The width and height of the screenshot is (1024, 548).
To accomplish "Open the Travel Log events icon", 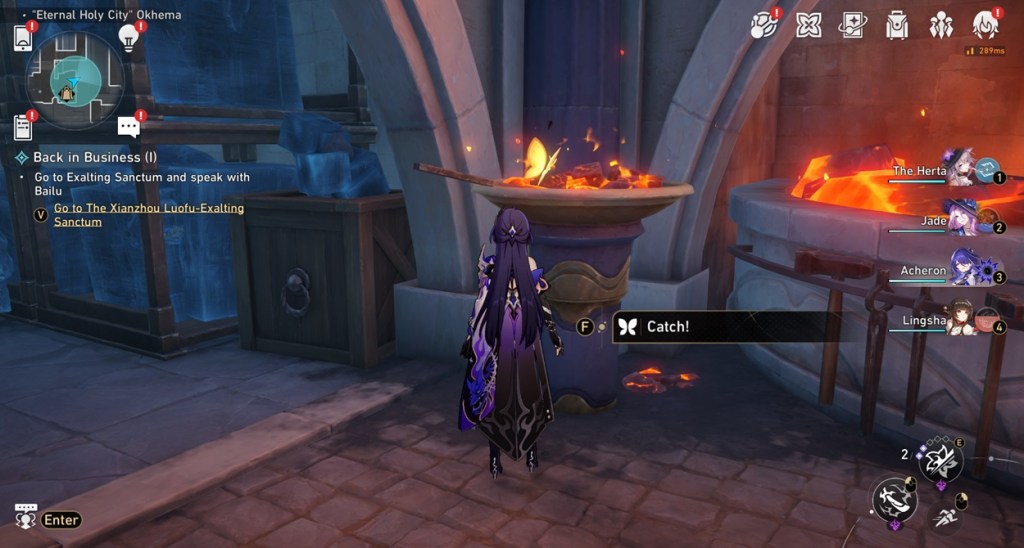I will coord(765,25).
